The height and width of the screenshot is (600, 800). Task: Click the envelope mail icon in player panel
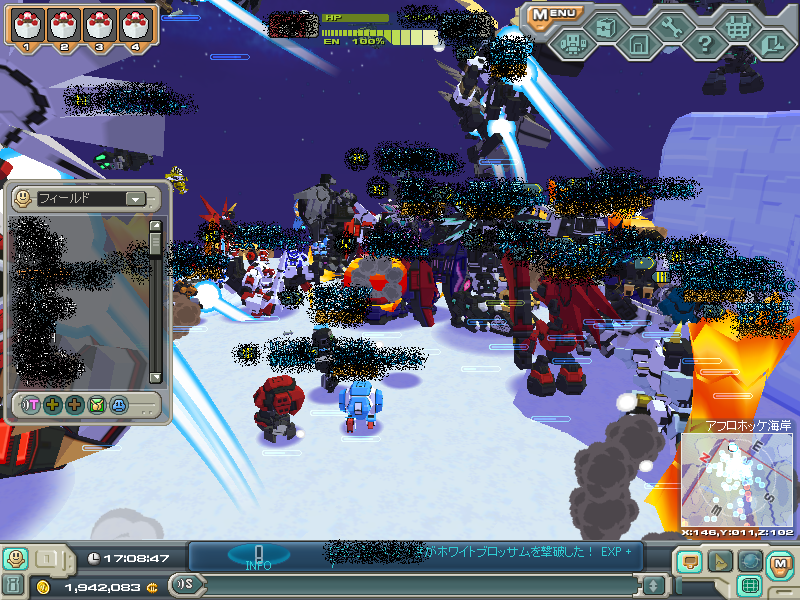click(97, 405)
